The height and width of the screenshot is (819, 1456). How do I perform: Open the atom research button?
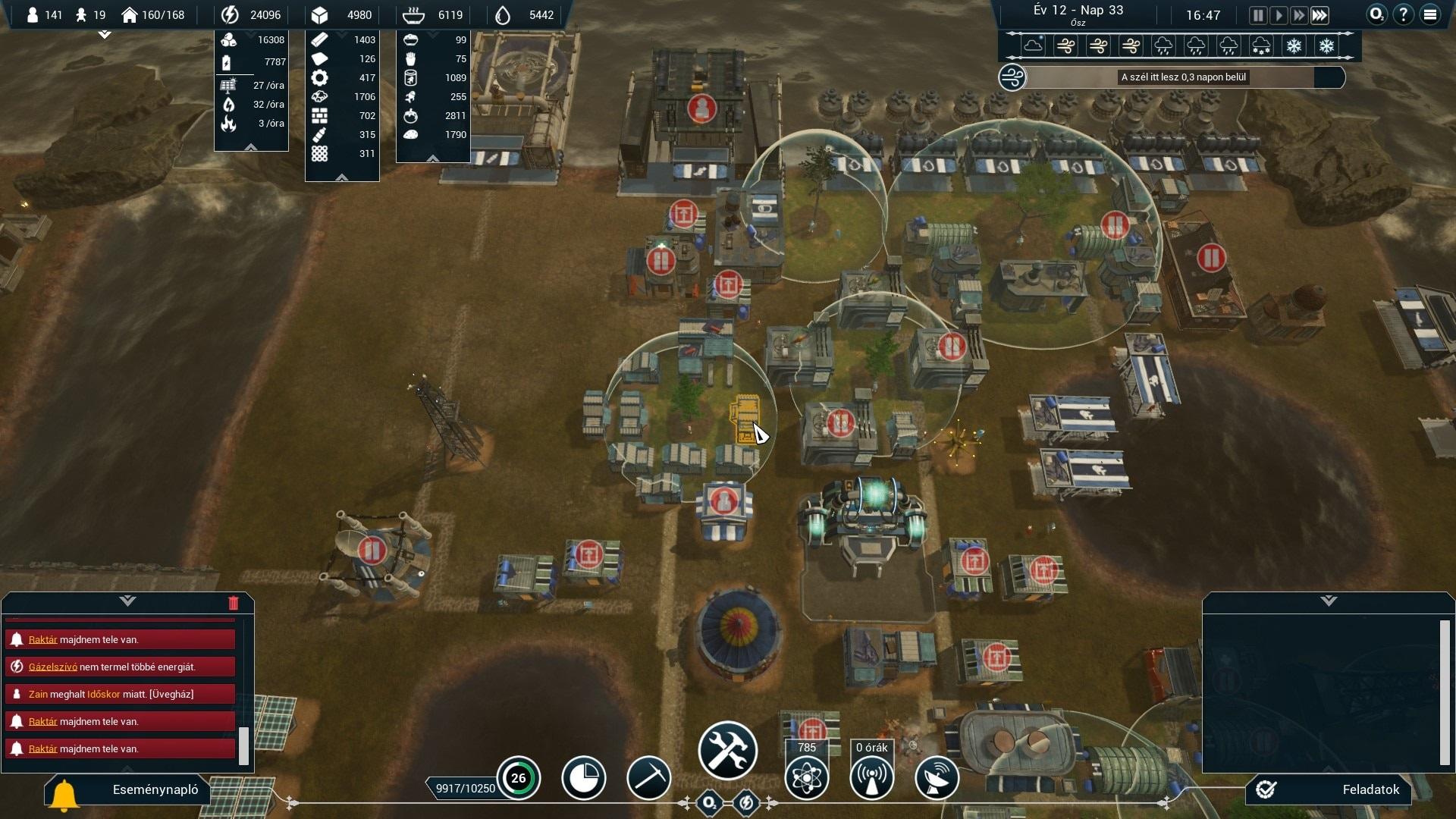point(806,778)
